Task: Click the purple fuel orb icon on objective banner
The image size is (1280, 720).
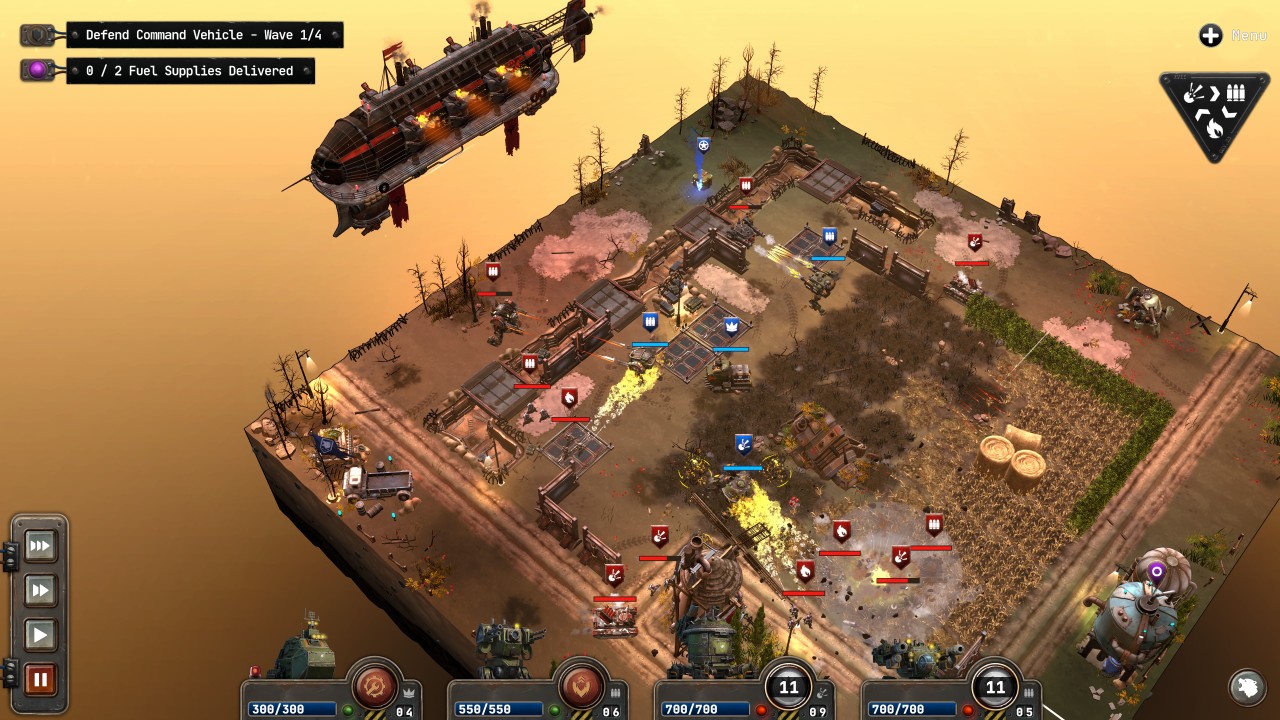Action: [38, 70]
